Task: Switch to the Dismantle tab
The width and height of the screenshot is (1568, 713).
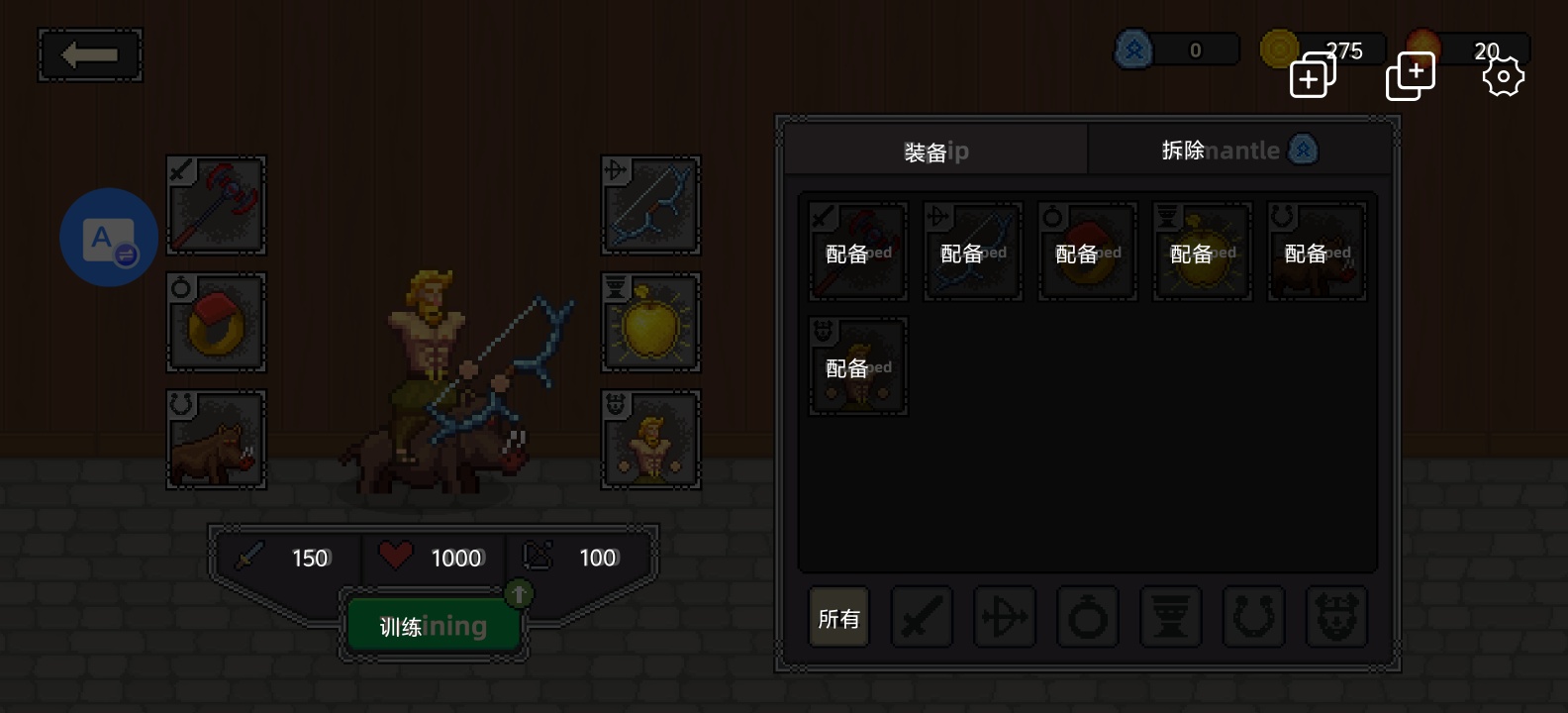Action: click(1239, 151)
